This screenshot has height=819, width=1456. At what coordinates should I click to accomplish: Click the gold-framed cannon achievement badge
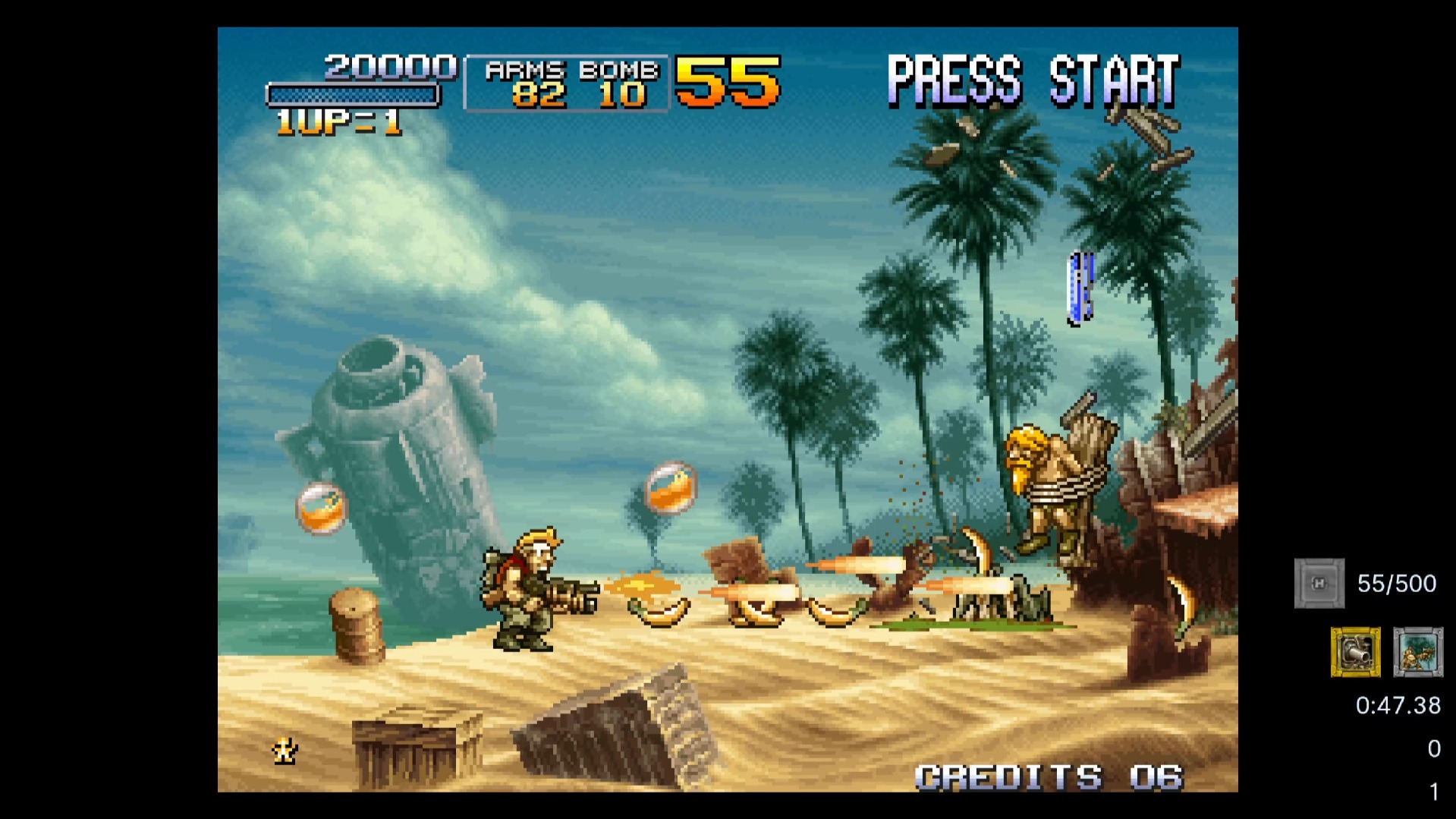pyautogui.click(x=1355, y=651)
